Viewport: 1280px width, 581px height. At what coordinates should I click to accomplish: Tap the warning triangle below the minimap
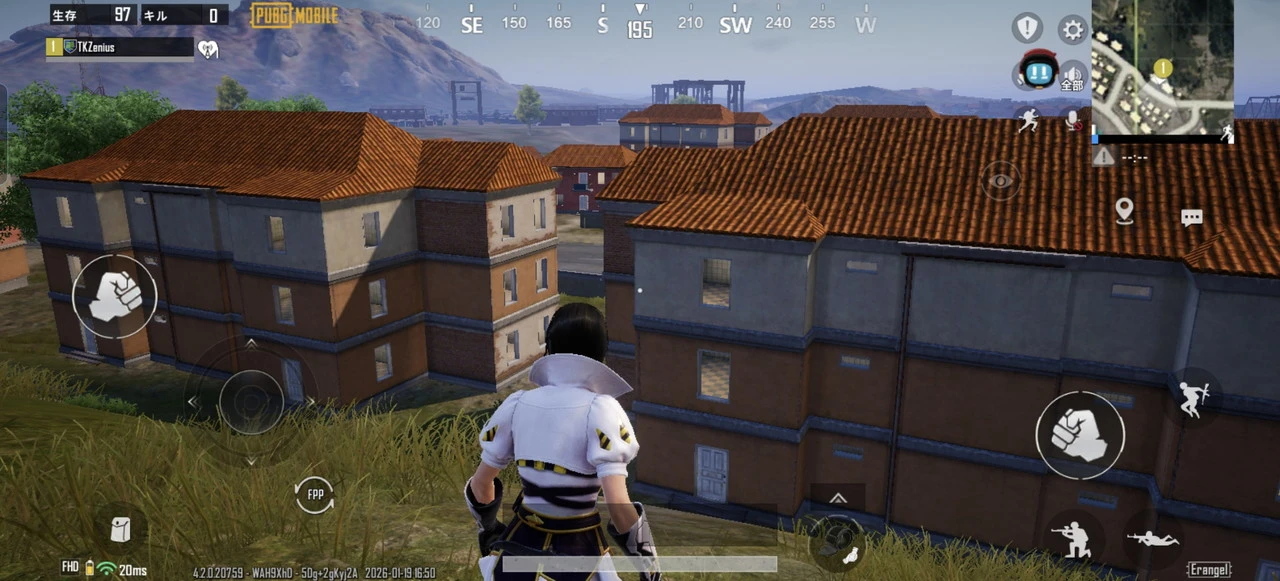[x=1103, y=157]
